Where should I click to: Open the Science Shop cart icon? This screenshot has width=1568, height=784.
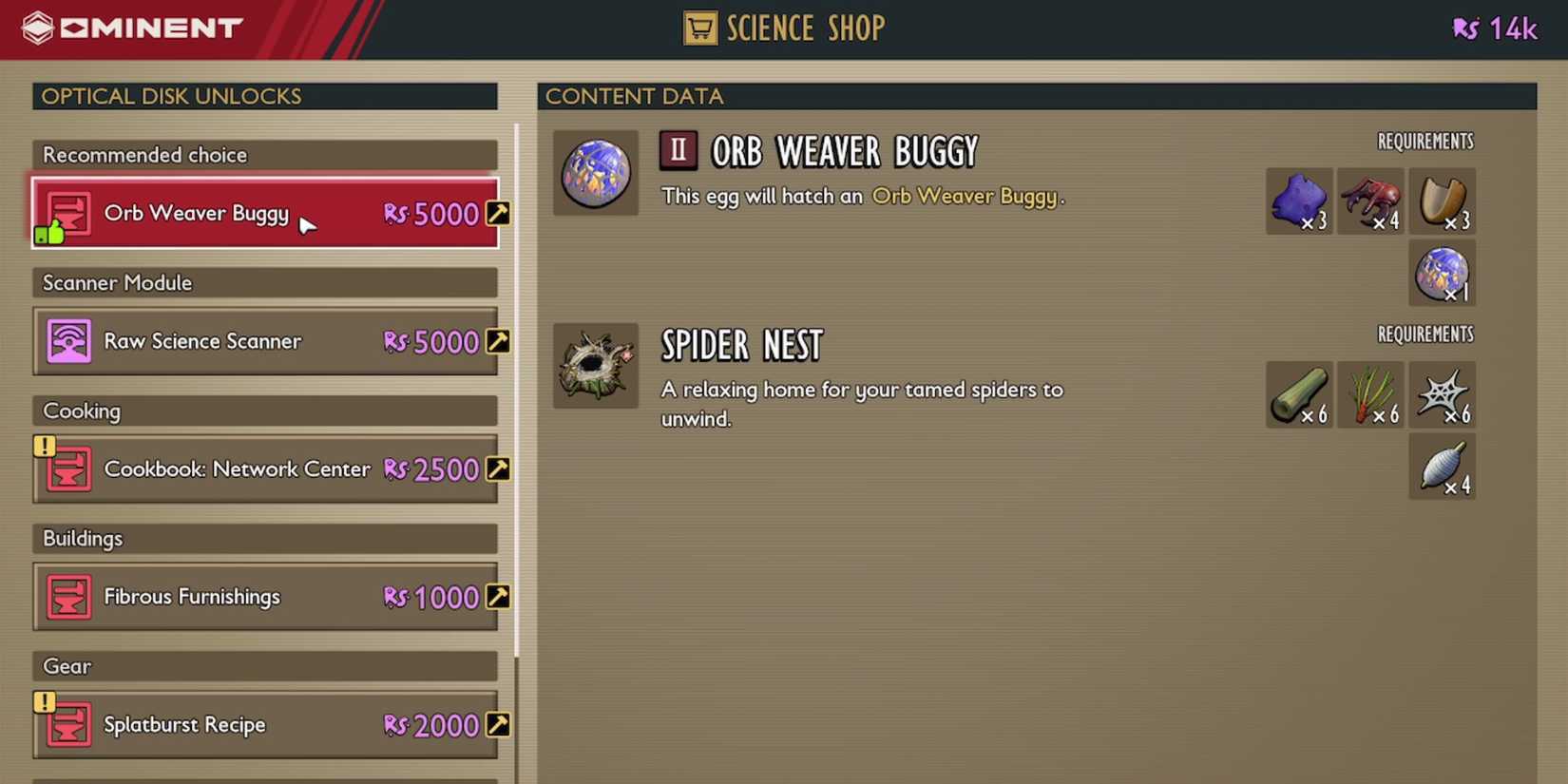(700, 28)
